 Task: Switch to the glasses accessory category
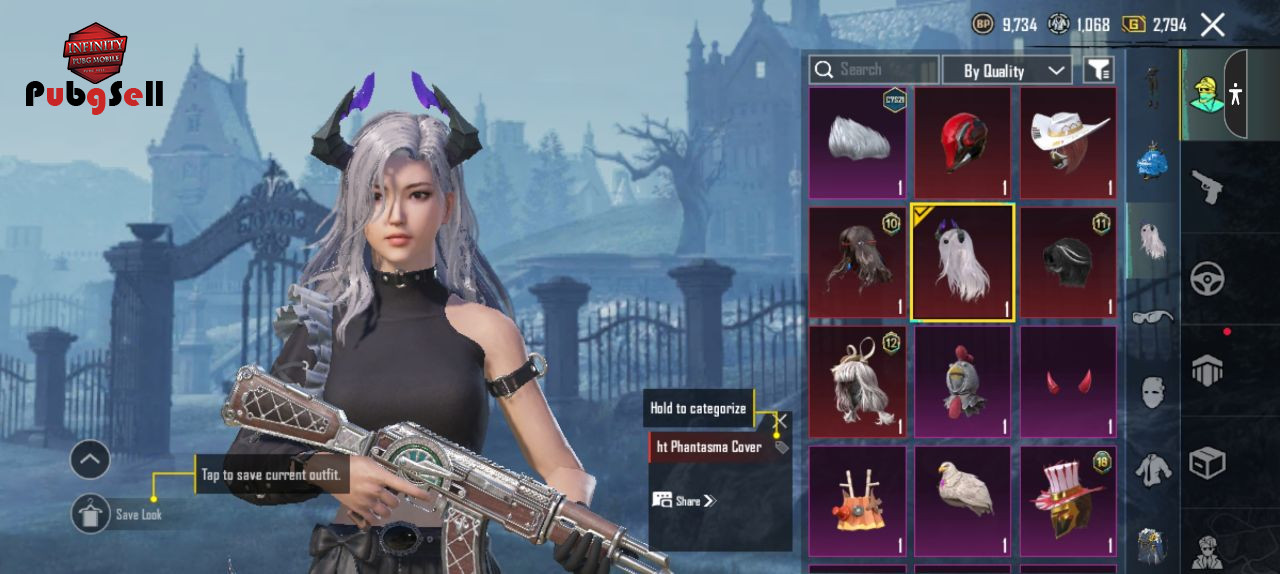tap(1152, 318)
